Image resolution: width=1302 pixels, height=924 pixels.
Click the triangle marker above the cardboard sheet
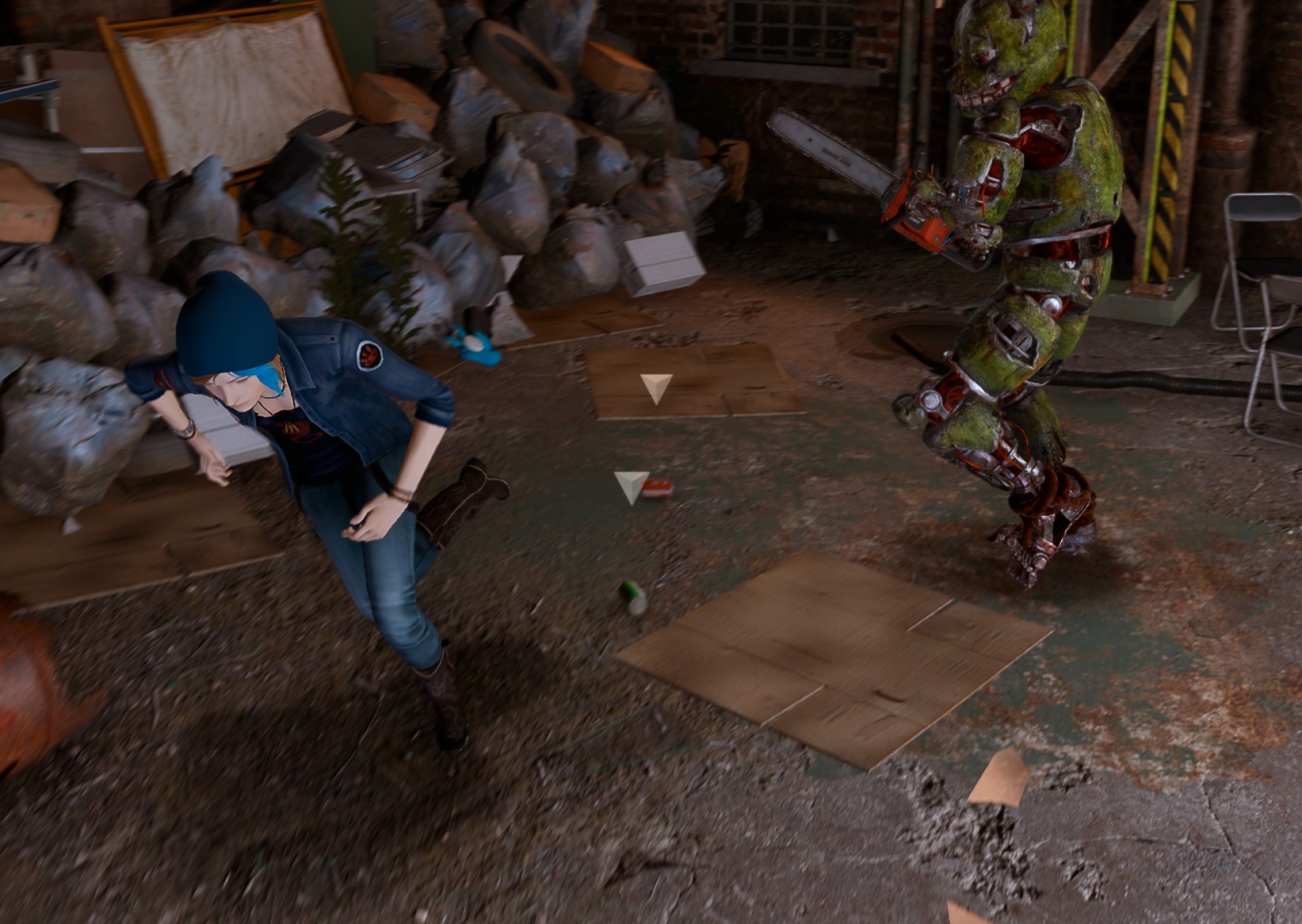(656, 388)
